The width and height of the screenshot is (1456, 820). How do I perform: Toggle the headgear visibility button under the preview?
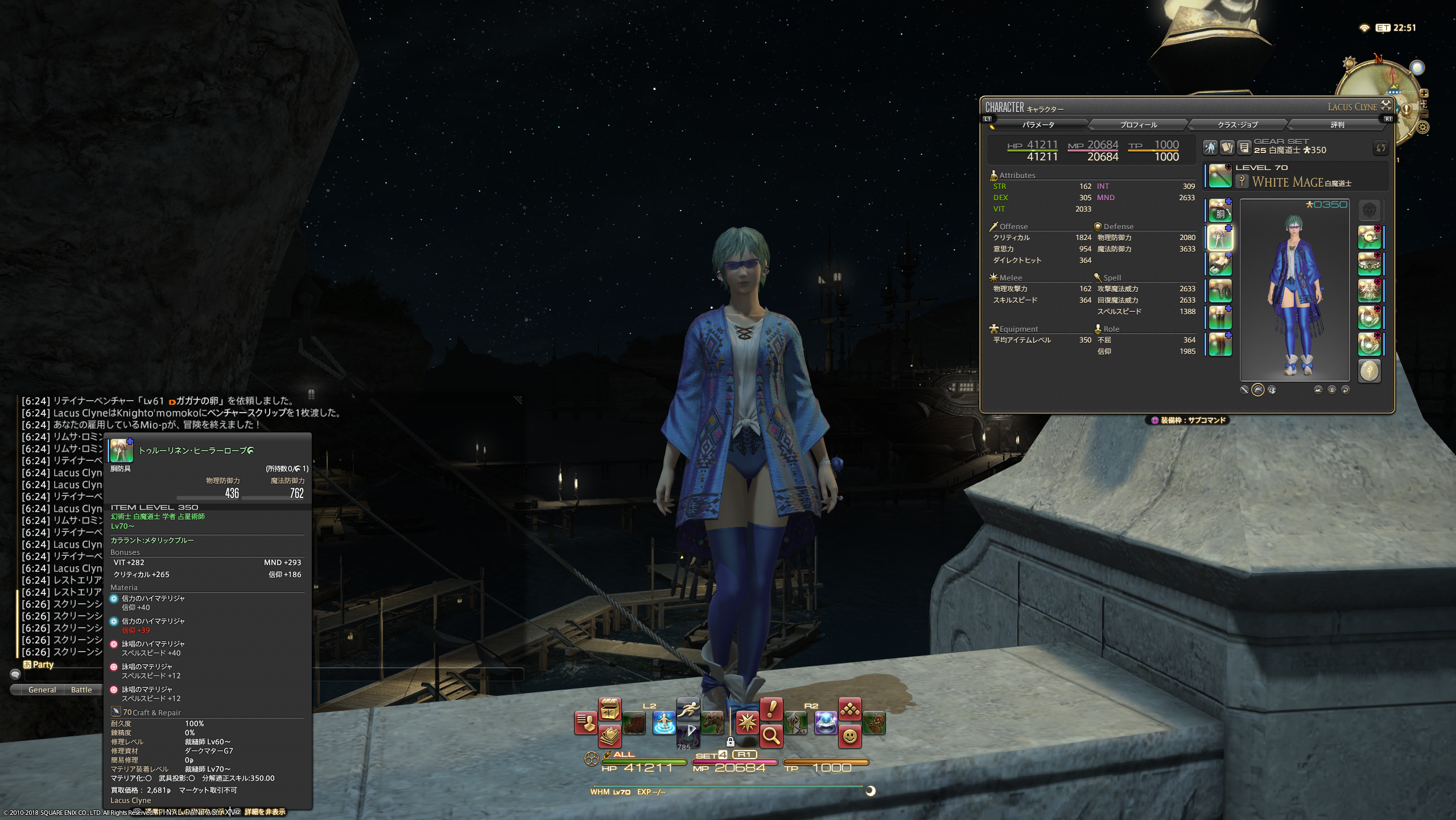tap(1257, 390)
